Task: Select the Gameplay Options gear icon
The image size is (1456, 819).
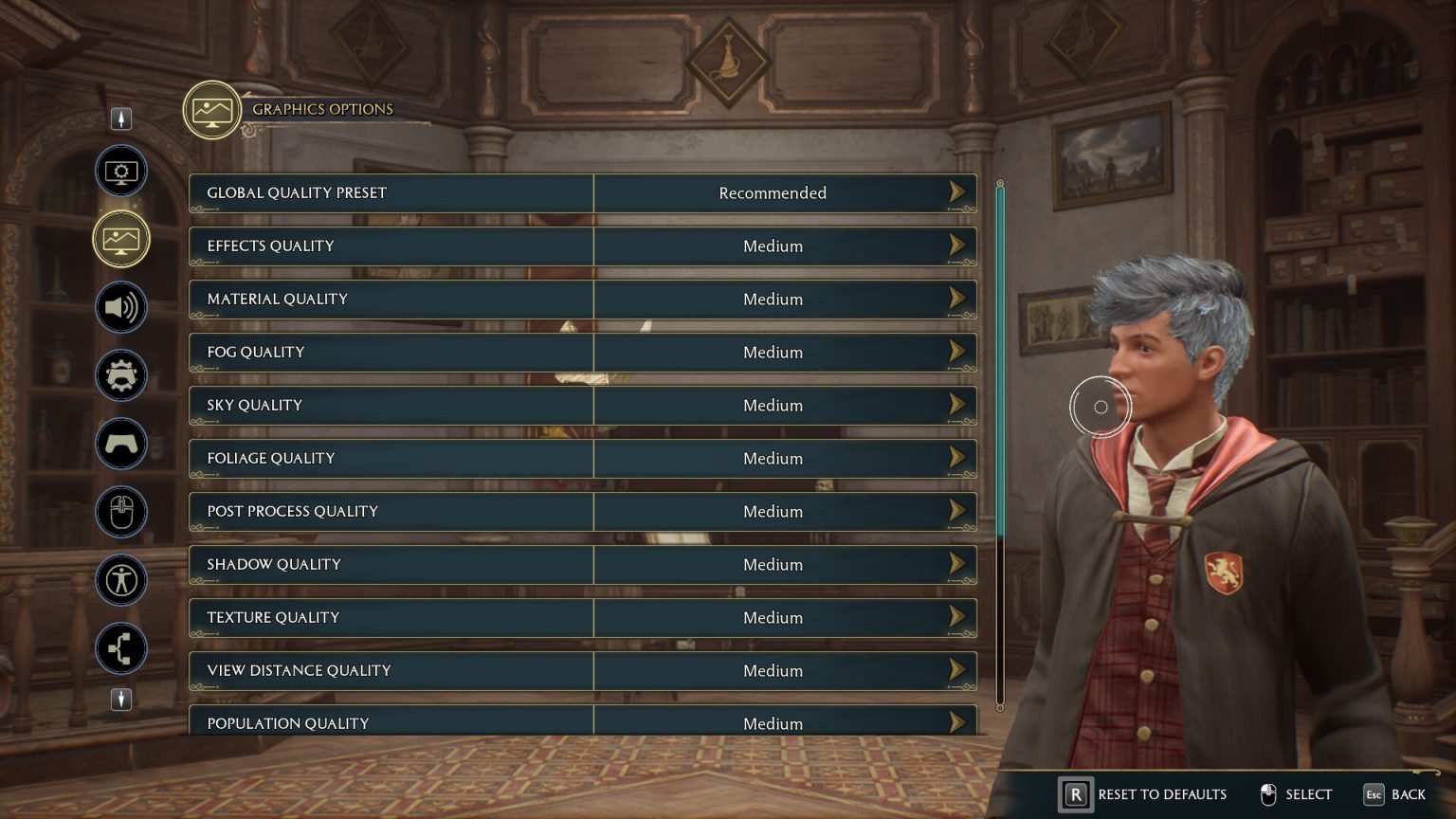Action: (120, 375)
